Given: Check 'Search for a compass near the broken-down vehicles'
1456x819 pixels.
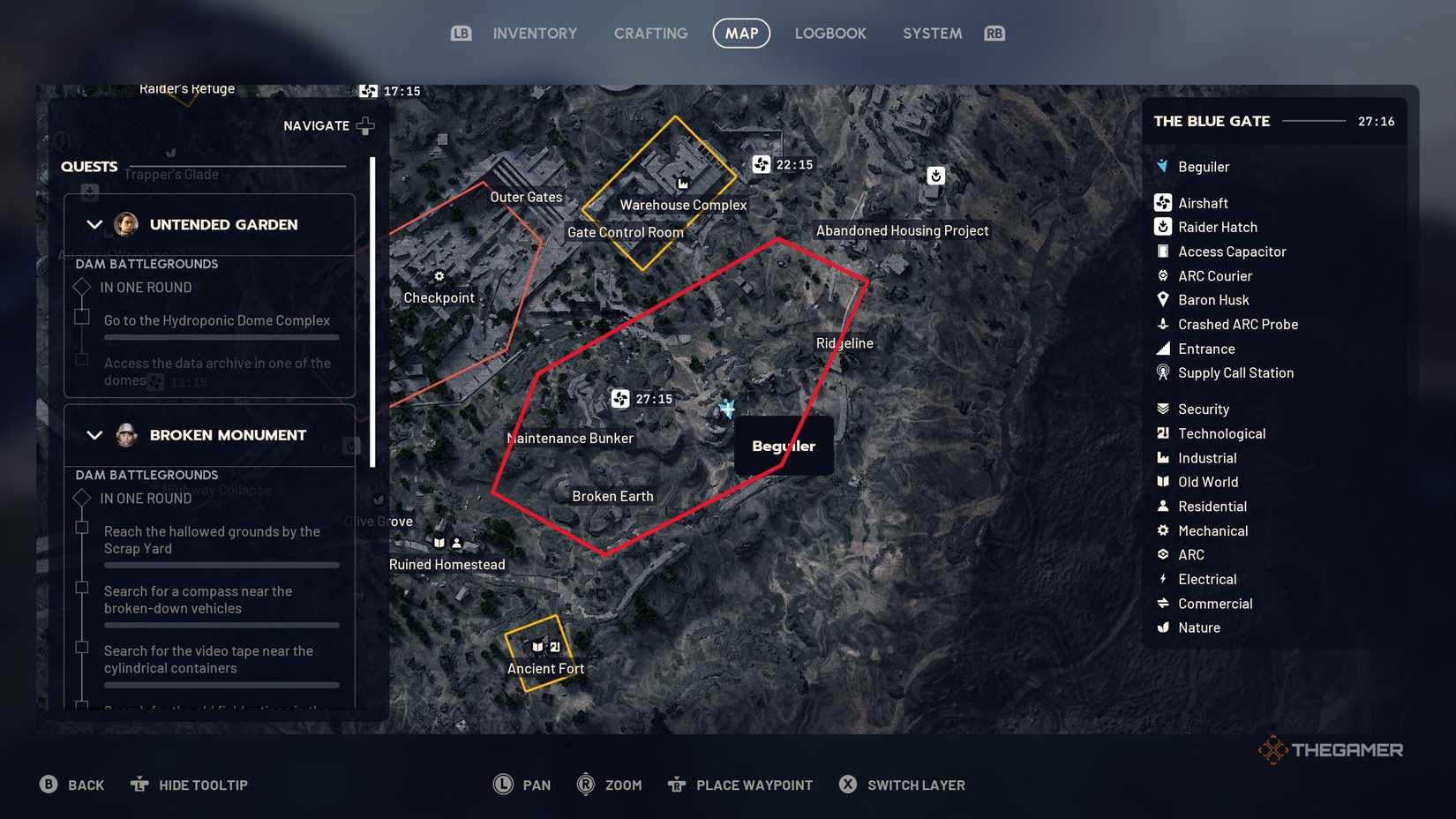Looking at the screenshot, I should (82, 588).
